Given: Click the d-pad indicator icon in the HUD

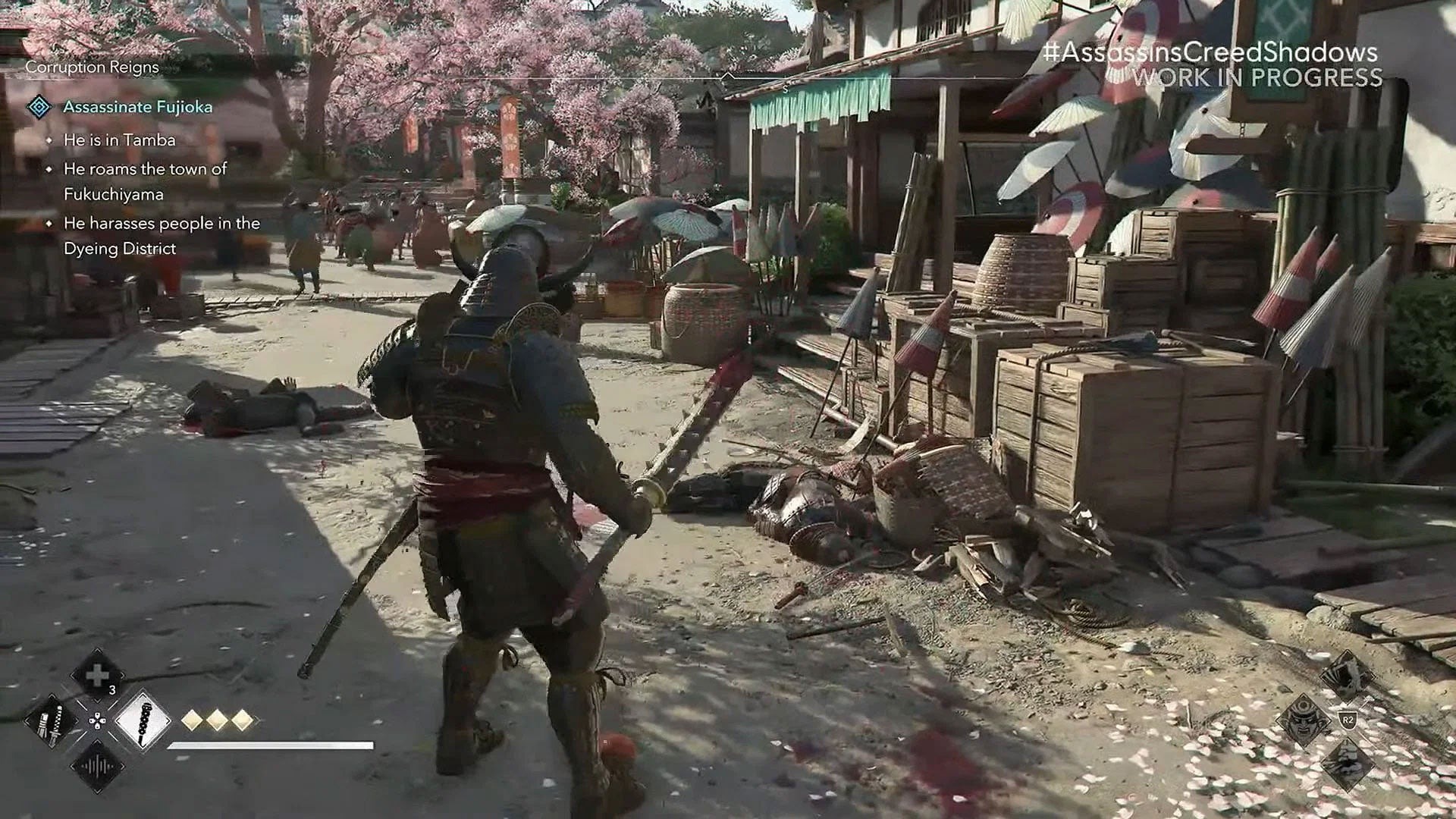Looking at the screenshot, I should (x=97, y=720).
